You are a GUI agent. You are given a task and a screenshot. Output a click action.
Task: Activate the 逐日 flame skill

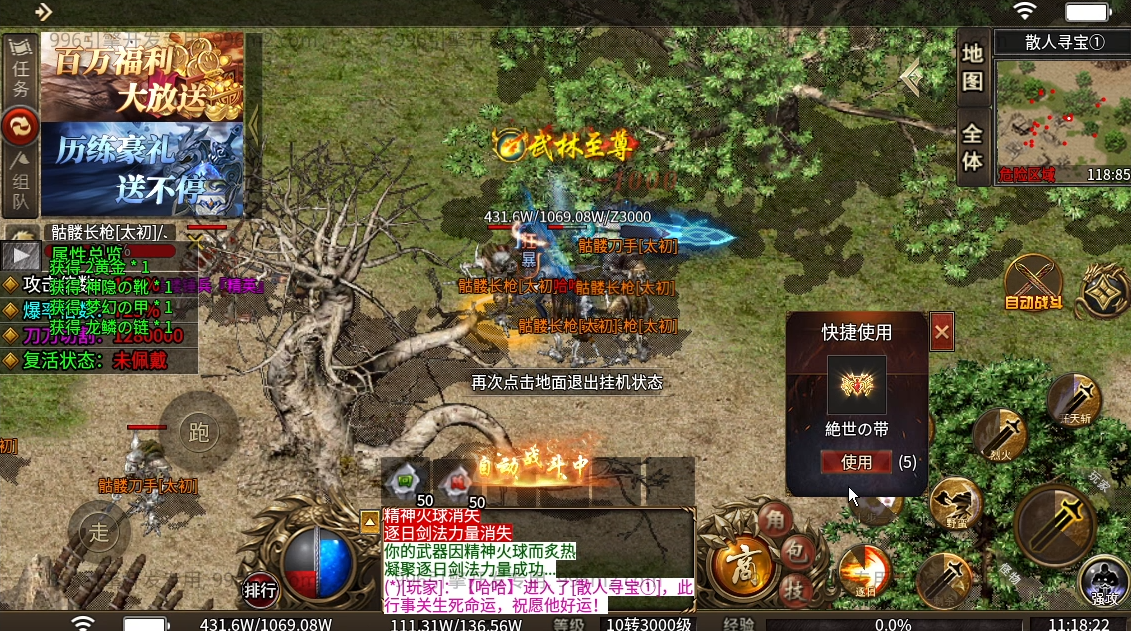[x=864, y=571]
